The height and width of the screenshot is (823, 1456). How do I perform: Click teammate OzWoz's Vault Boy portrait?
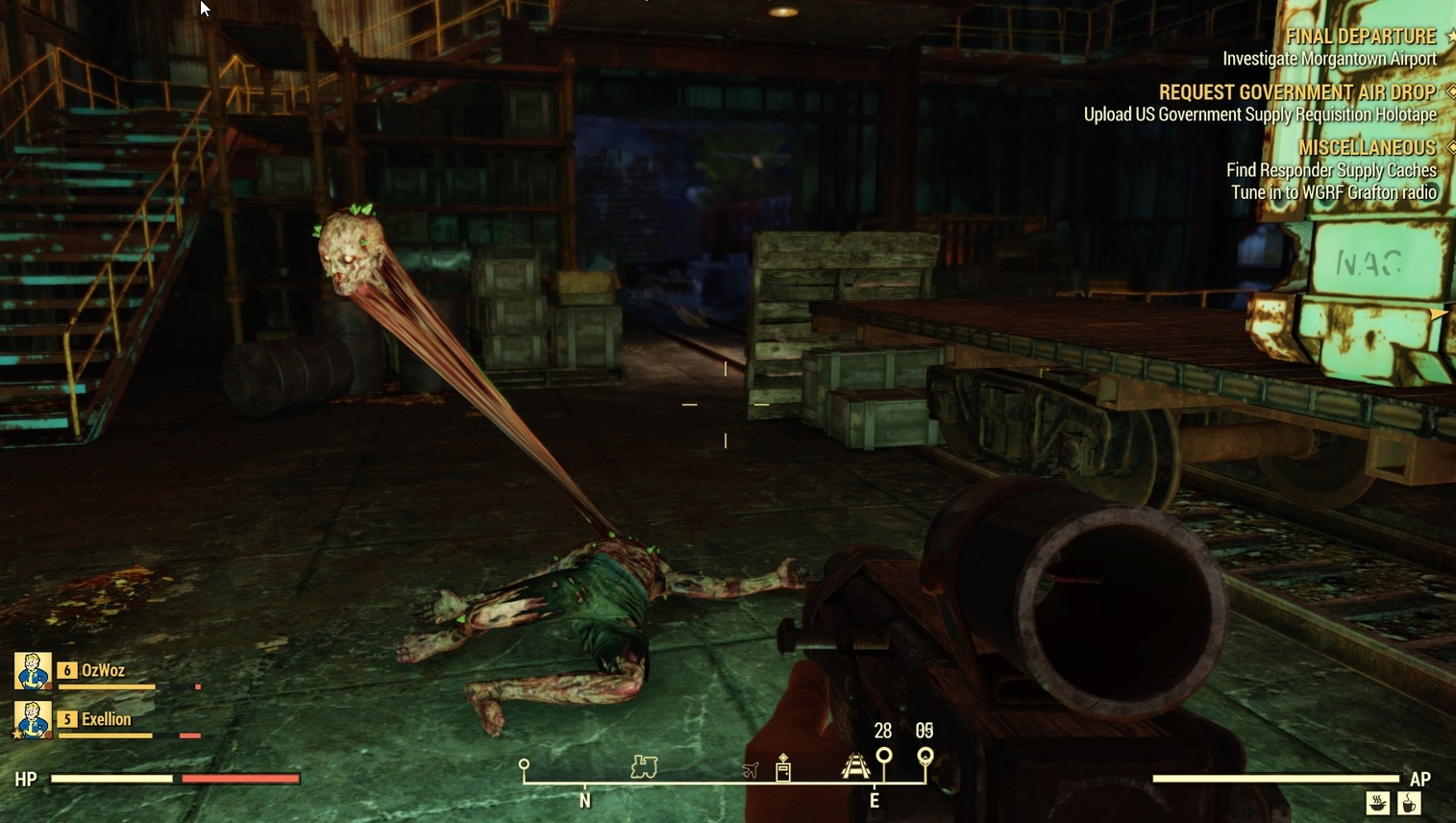tap(33, 671)
